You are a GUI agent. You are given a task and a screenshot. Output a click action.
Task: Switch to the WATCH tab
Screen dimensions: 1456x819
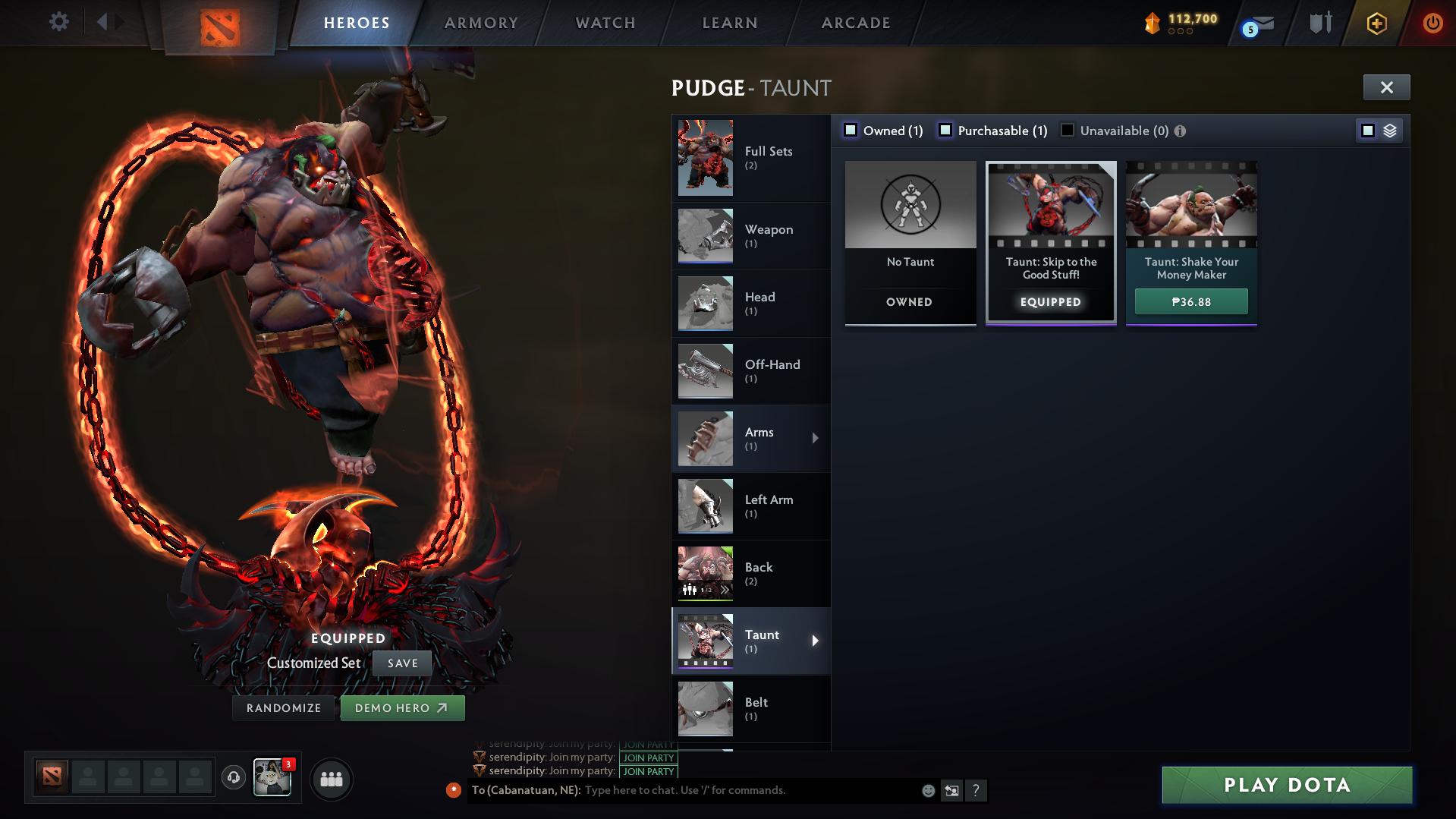(x=605, y=23)
